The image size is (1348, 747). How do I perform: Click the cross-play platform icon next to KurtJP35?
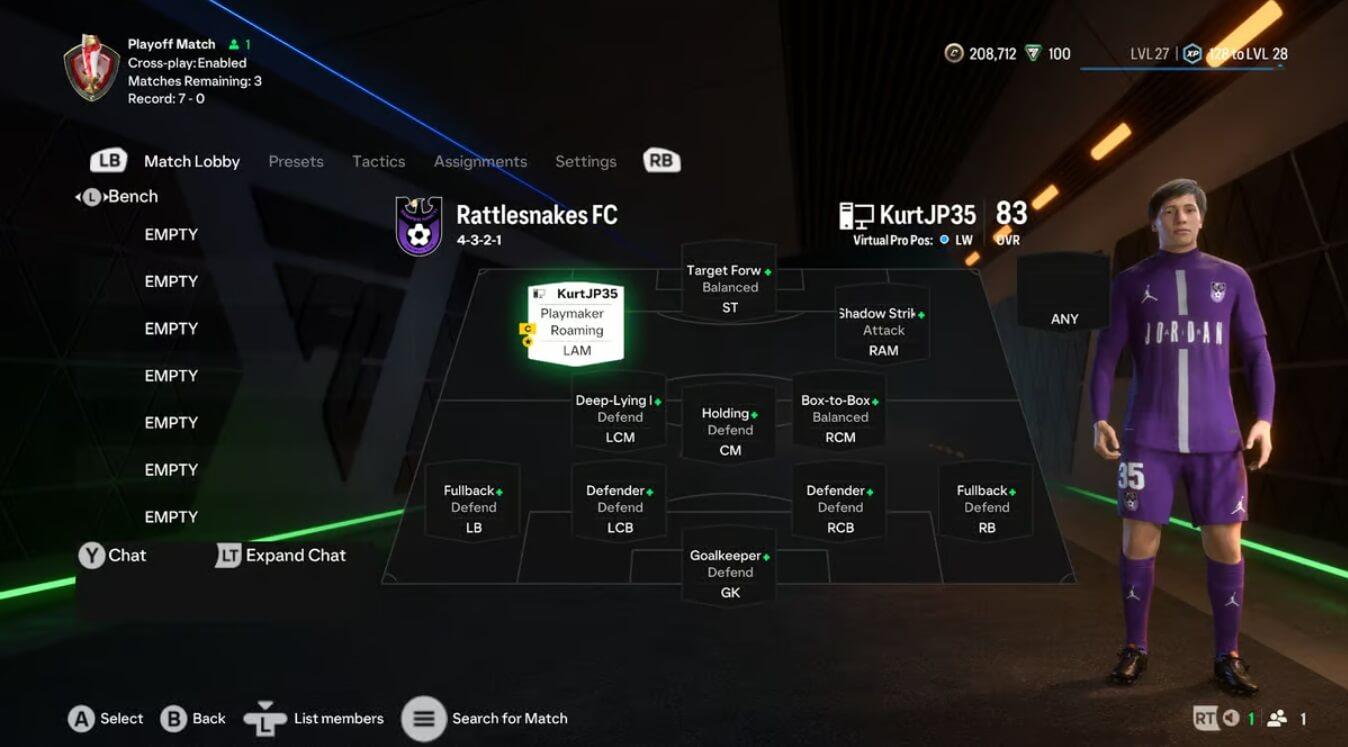click(x=859, y=213)
